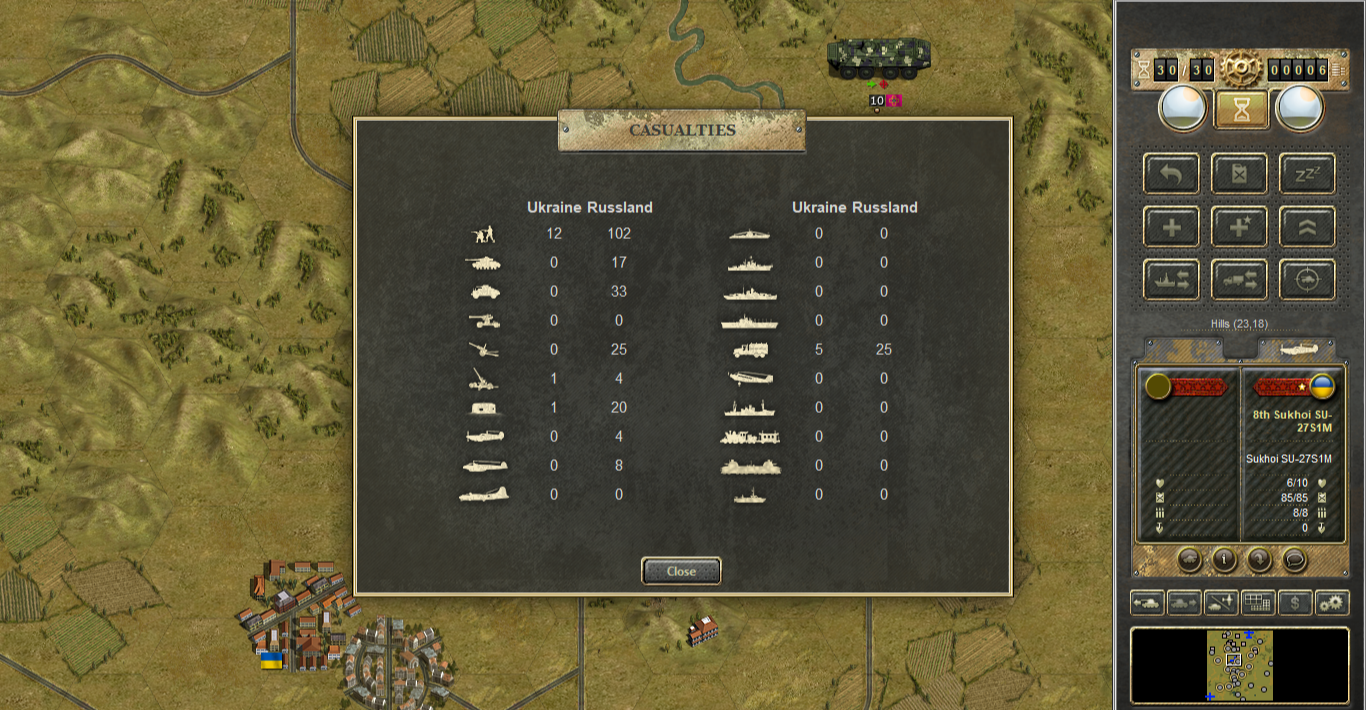Open the dollar sign purchase button

1295,603
